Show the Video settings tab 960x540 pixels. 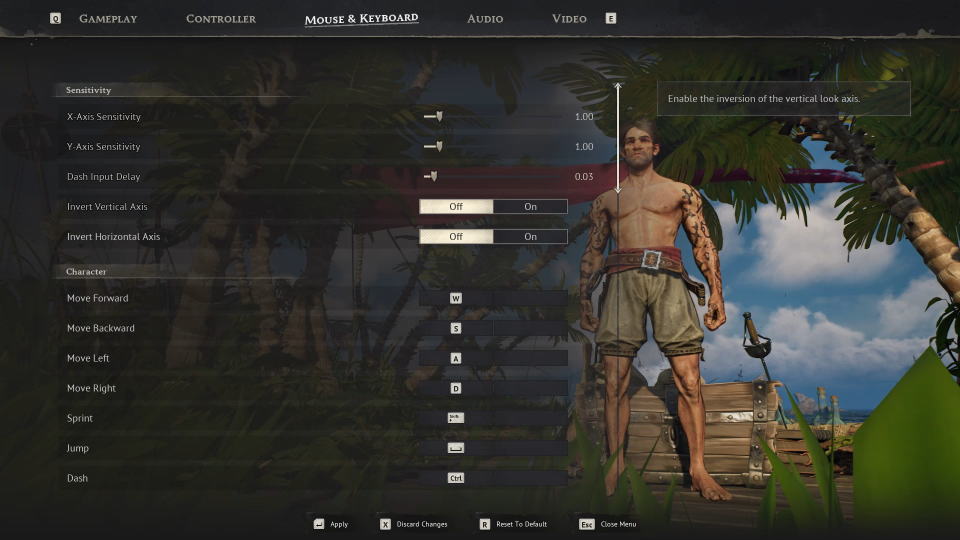pos(569,19)
